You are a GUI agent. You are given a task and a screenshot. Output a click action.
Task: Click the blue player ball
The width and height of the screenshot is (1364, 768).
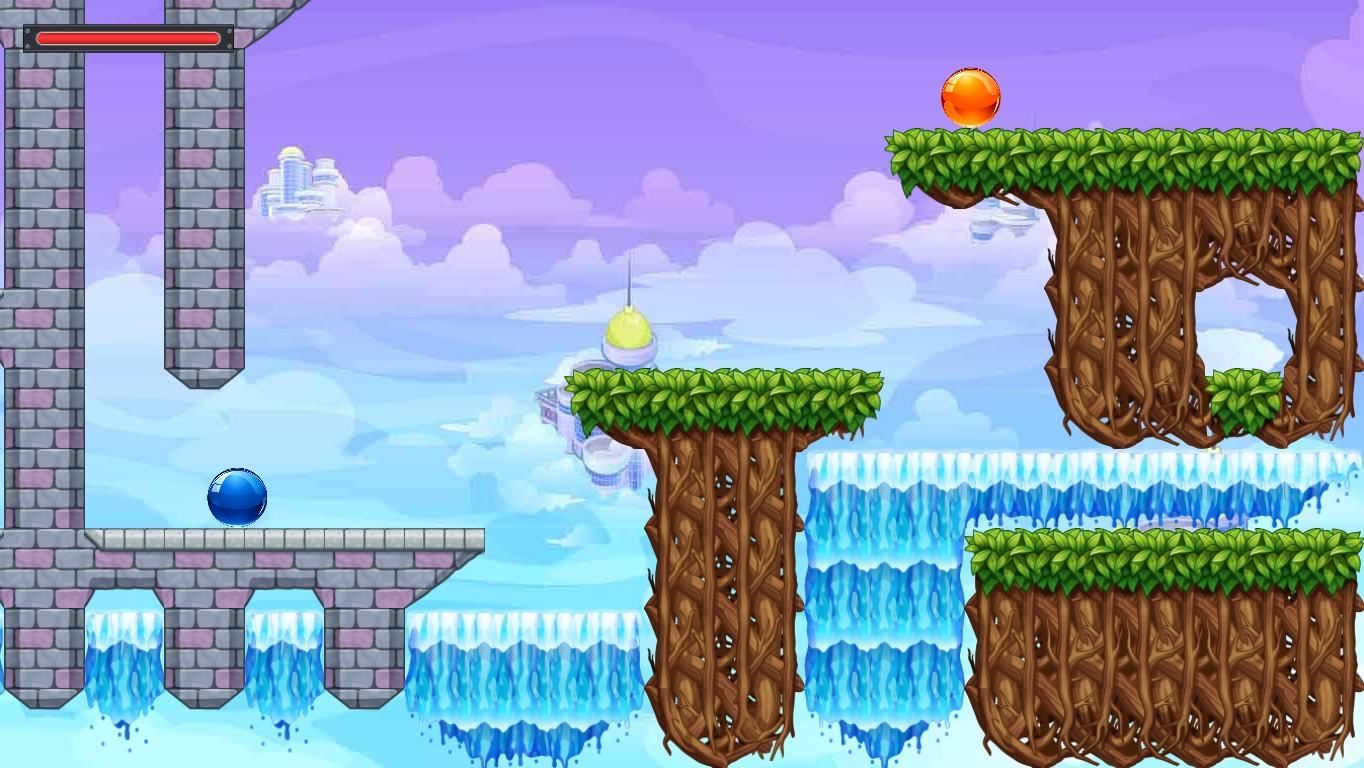pyautogui.click(x=237, y=497)
